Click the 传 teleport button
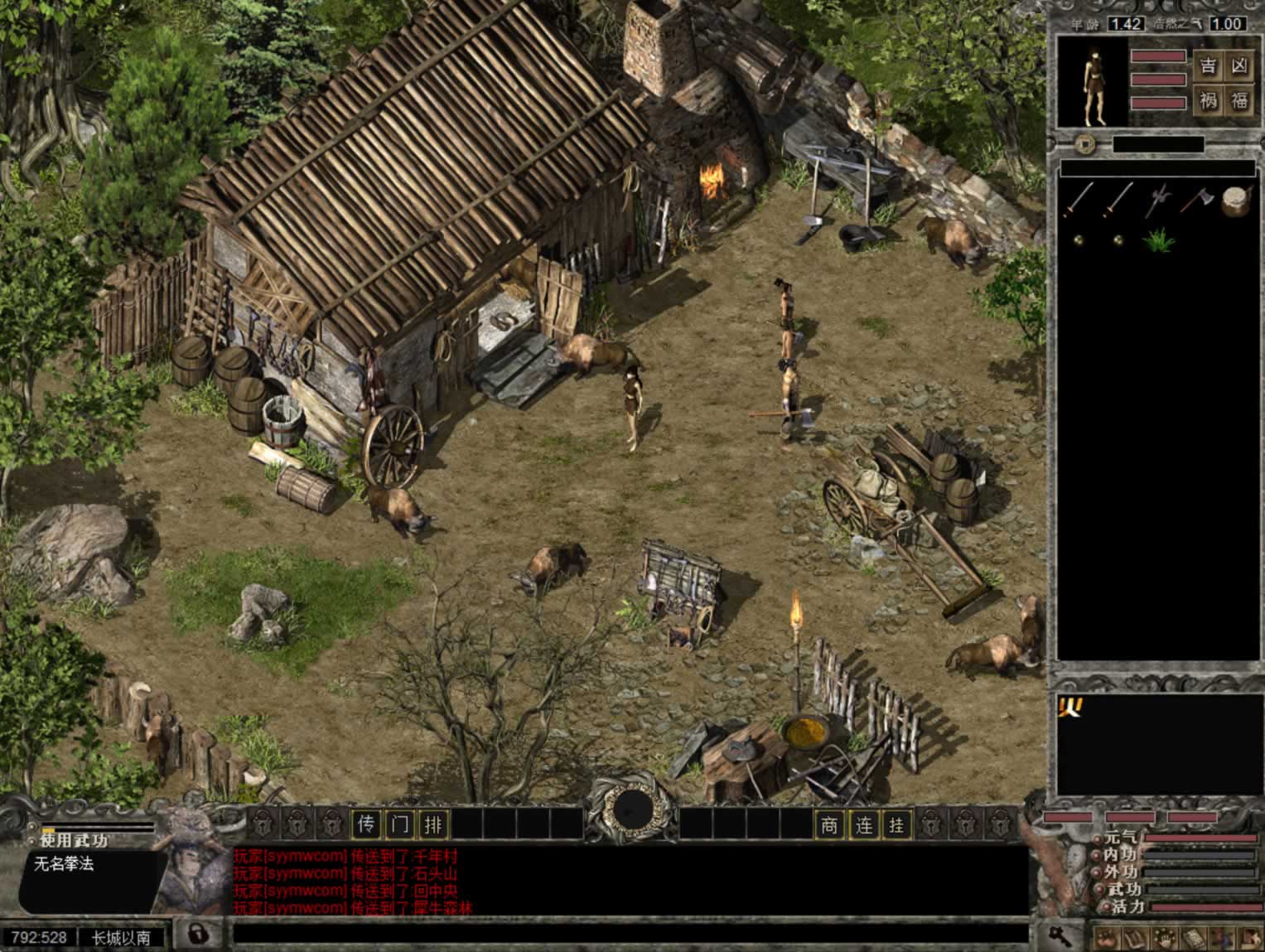Image resolution: width=1265 pixels, height=952 pixels. point(365,824)
